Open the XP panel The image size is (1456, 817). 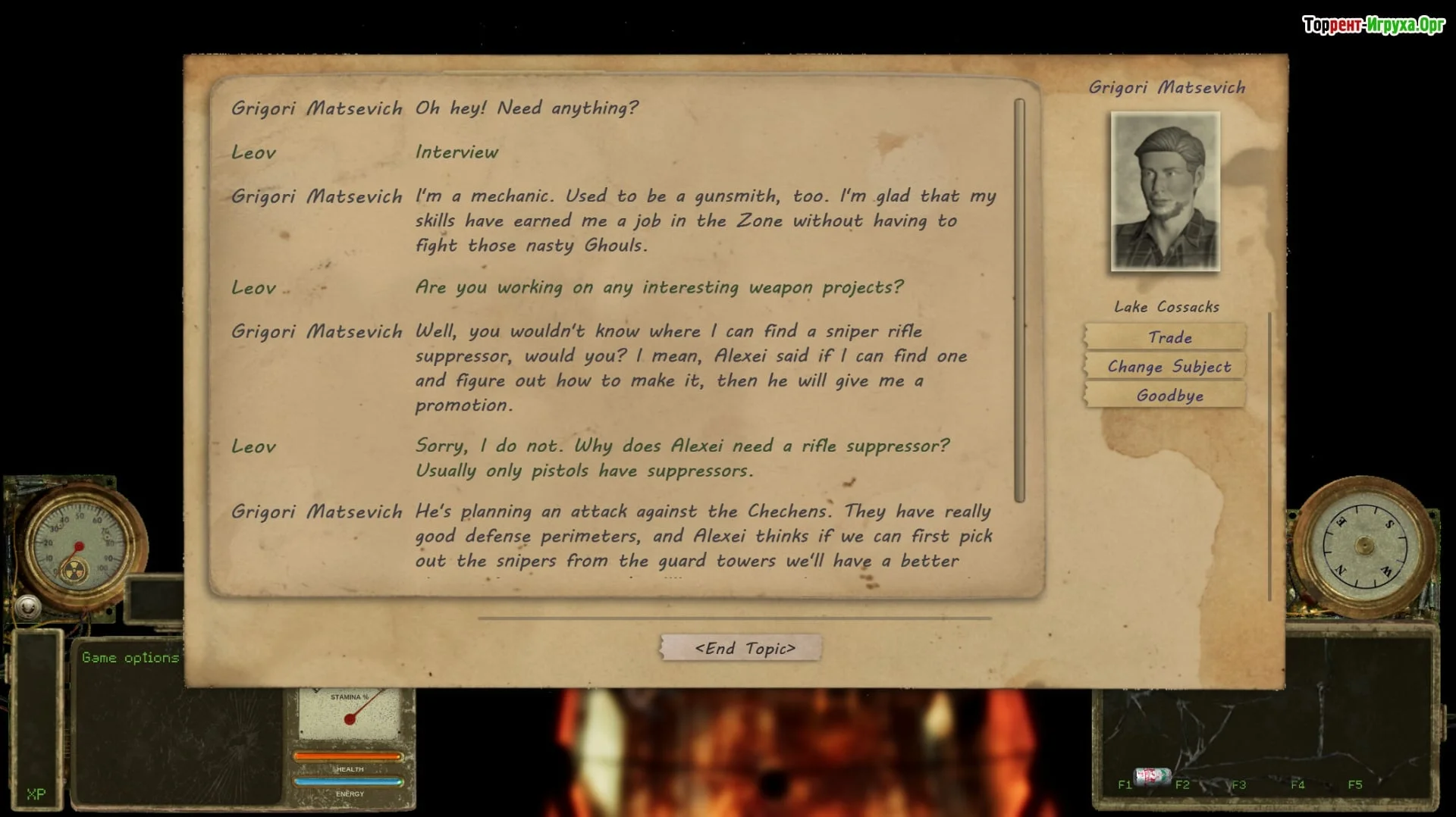click(36, 794)
